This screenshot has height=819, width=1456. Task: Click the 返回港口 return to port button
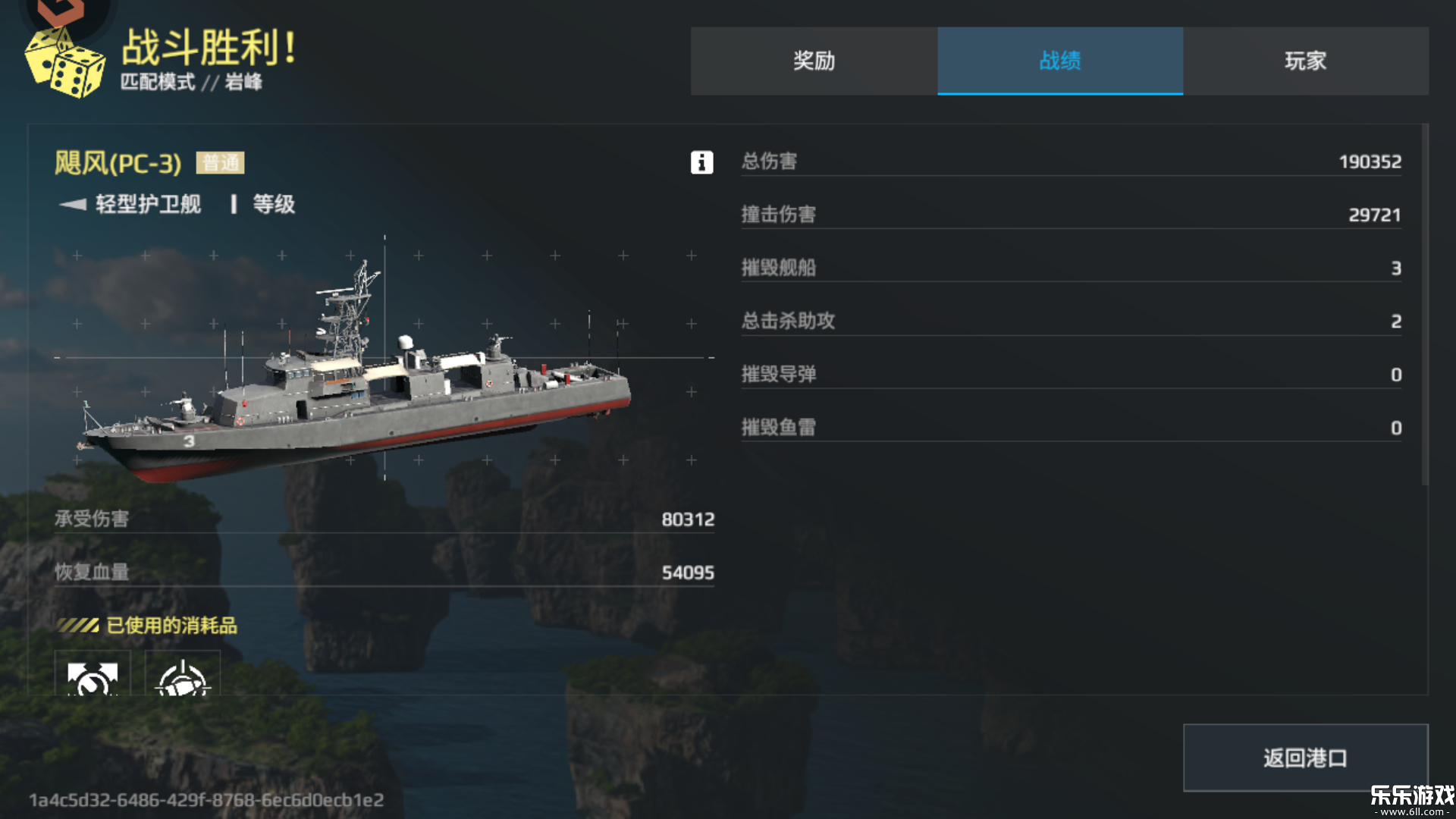click(x=1305, y=758)
